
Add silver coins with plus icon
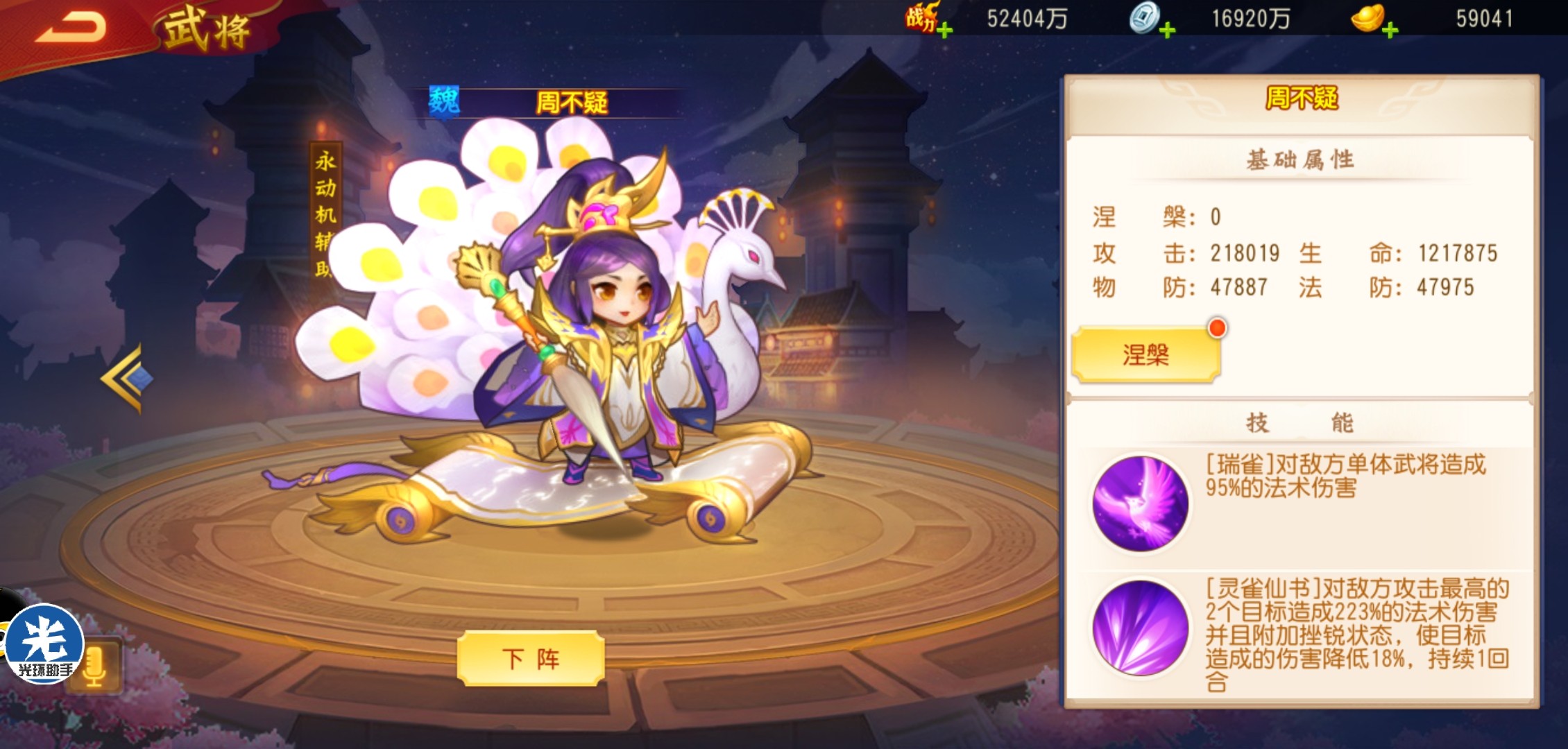(x=1168, y=30)
